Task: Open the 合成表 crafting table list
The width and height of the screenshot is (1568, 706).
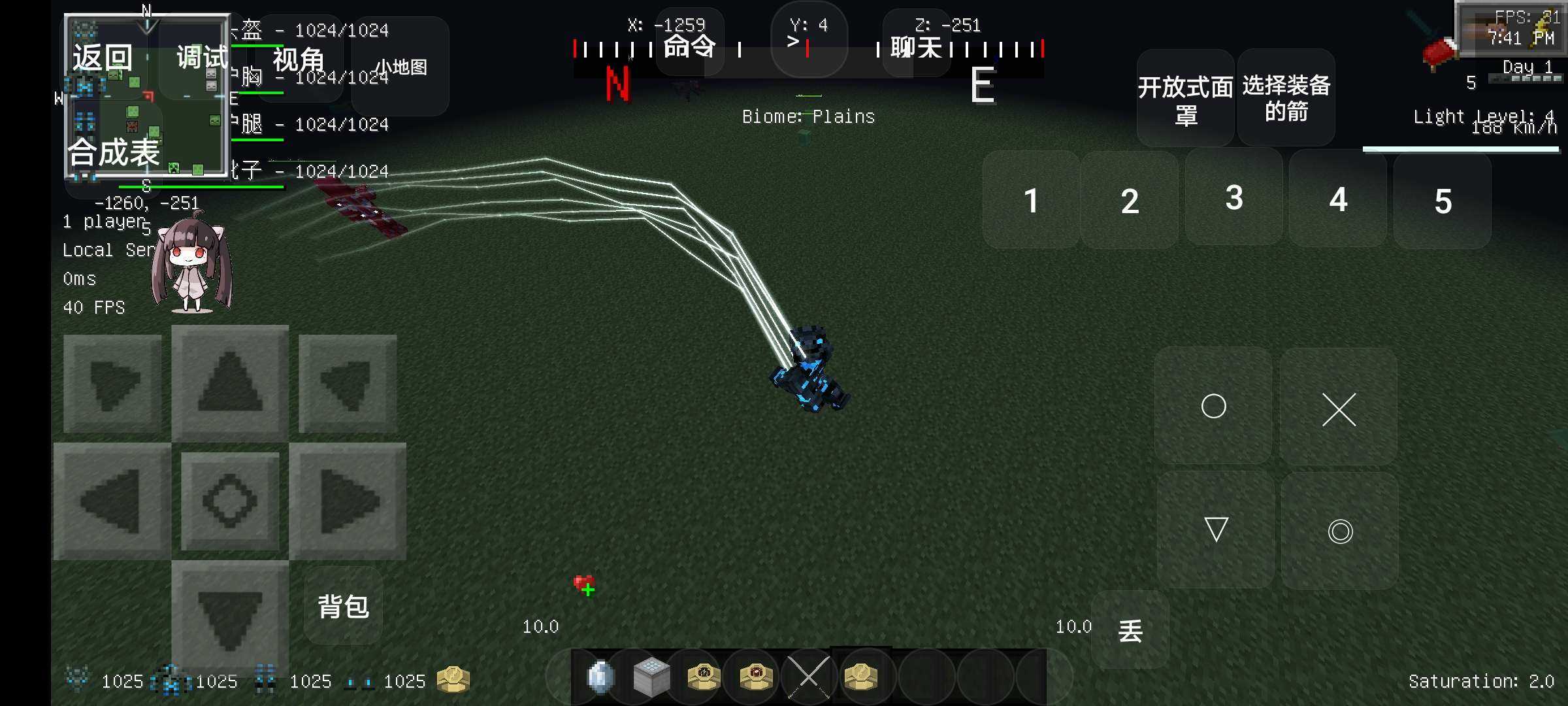Action: point(114,152)
